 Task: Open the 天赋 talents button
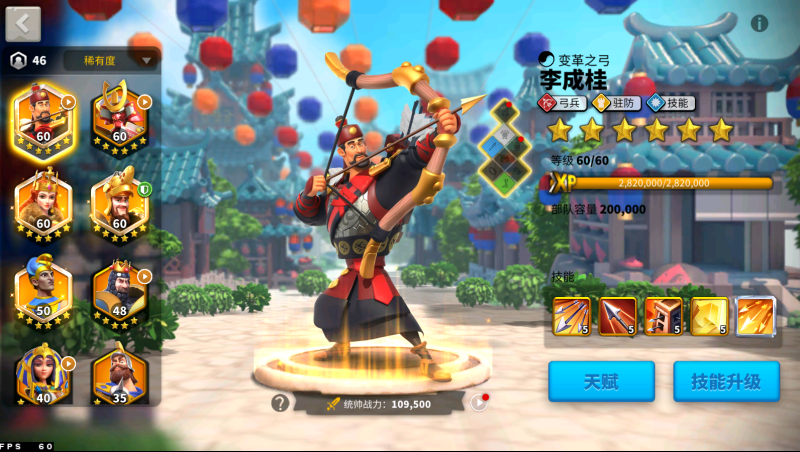(601, 381)
